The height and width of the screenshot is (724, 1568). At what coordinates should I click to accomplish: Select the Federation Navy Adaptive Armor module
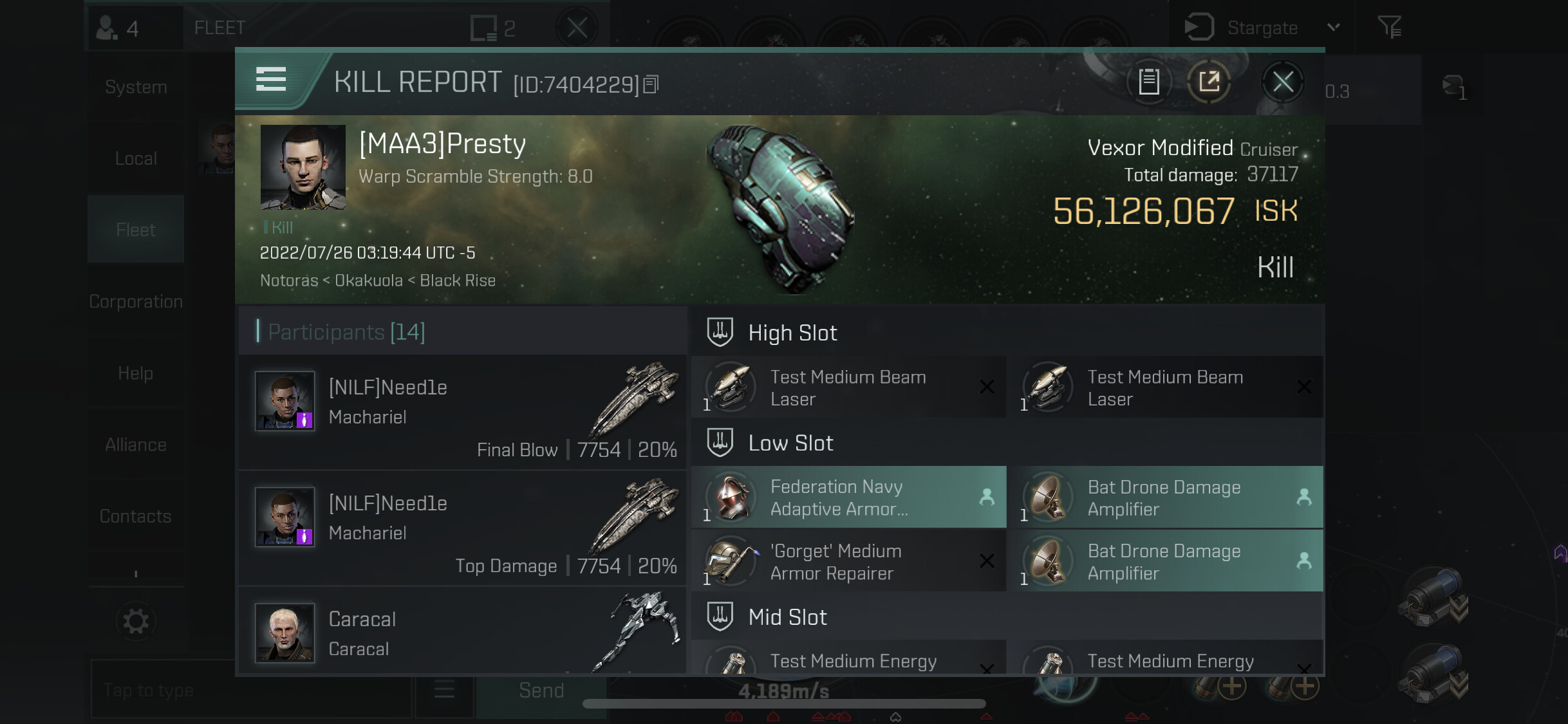coord(848,497)
